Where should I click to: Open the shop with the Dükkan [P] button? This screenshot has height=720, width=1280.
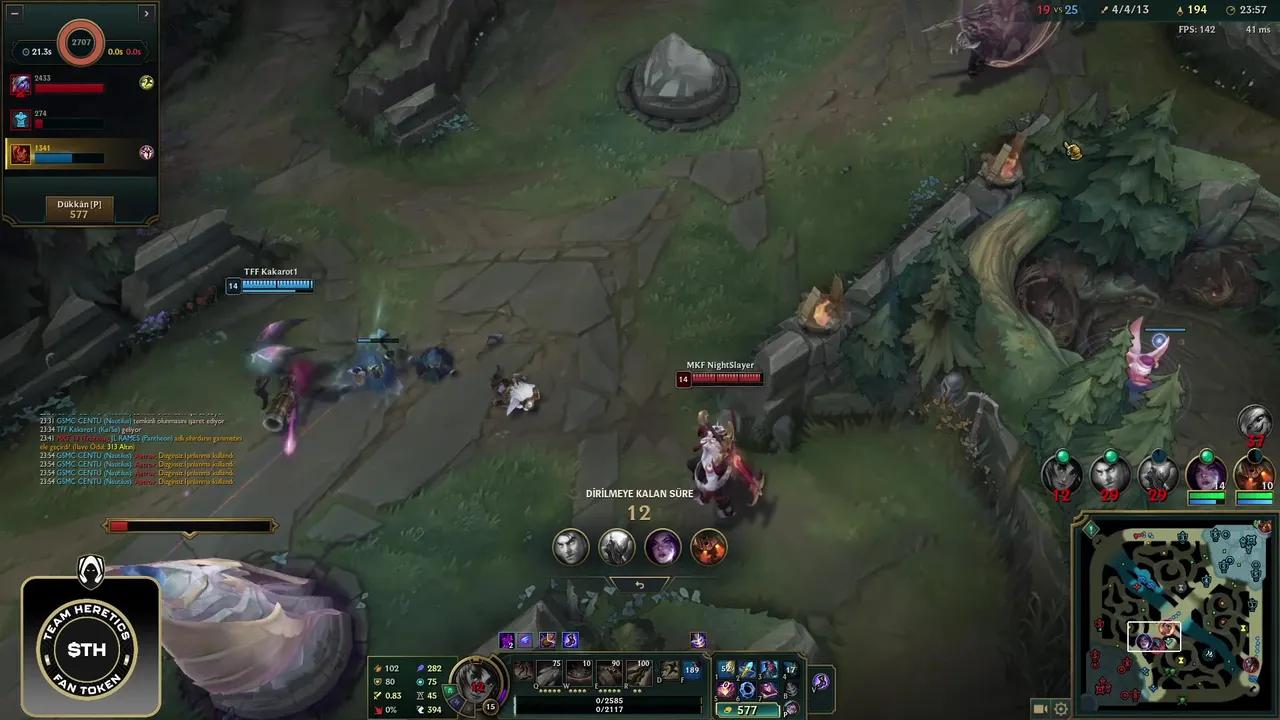coord(79,207)
